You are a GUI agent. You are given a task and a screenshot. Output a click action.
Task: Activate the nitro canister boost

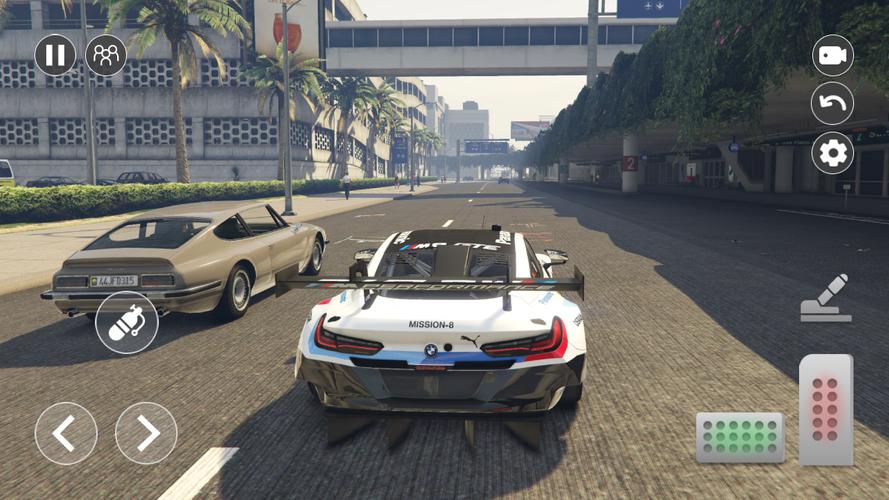127,323
